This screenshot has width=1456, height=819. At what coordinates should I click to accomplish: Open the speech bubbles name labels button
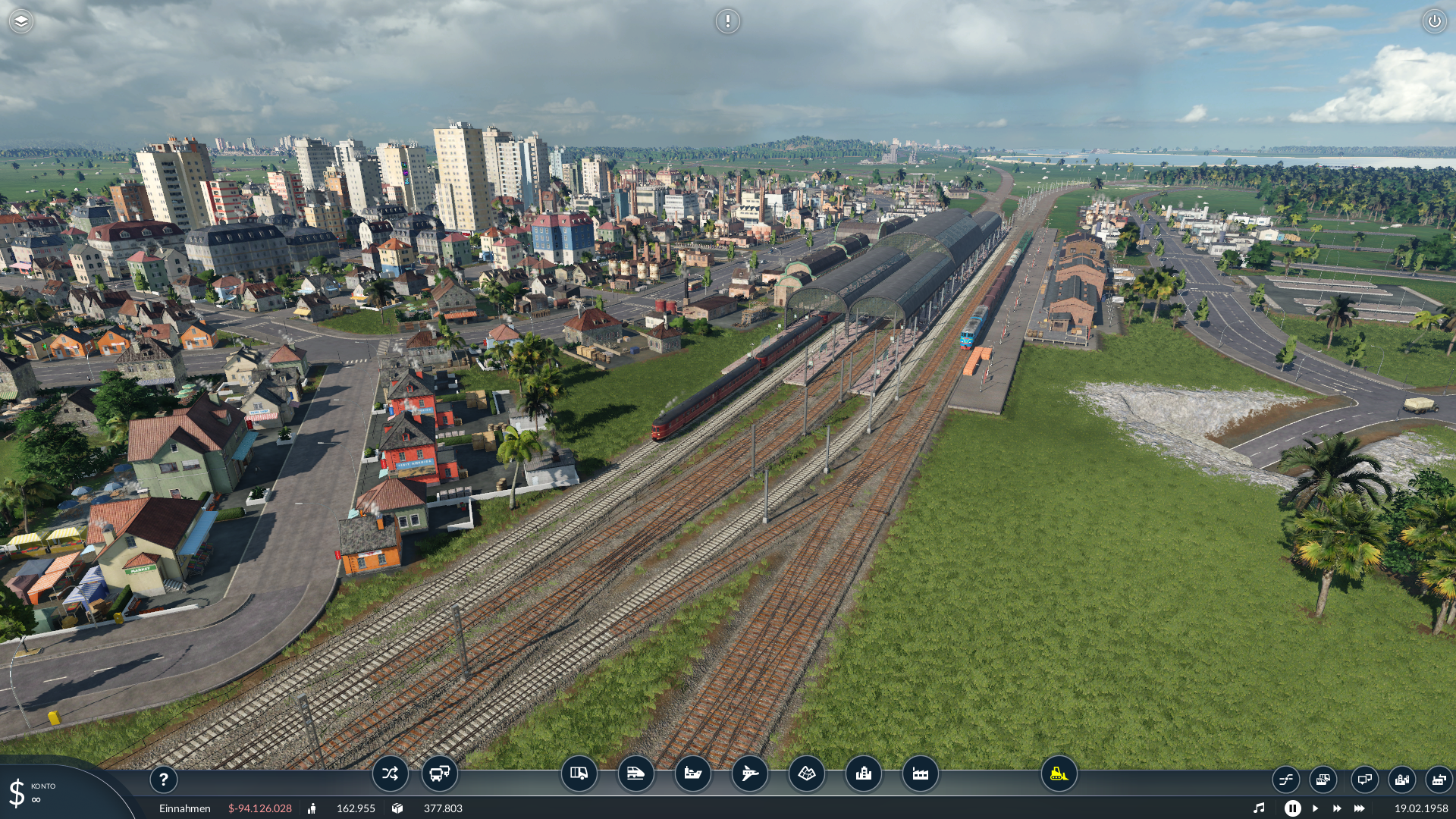coord(1364,780)
